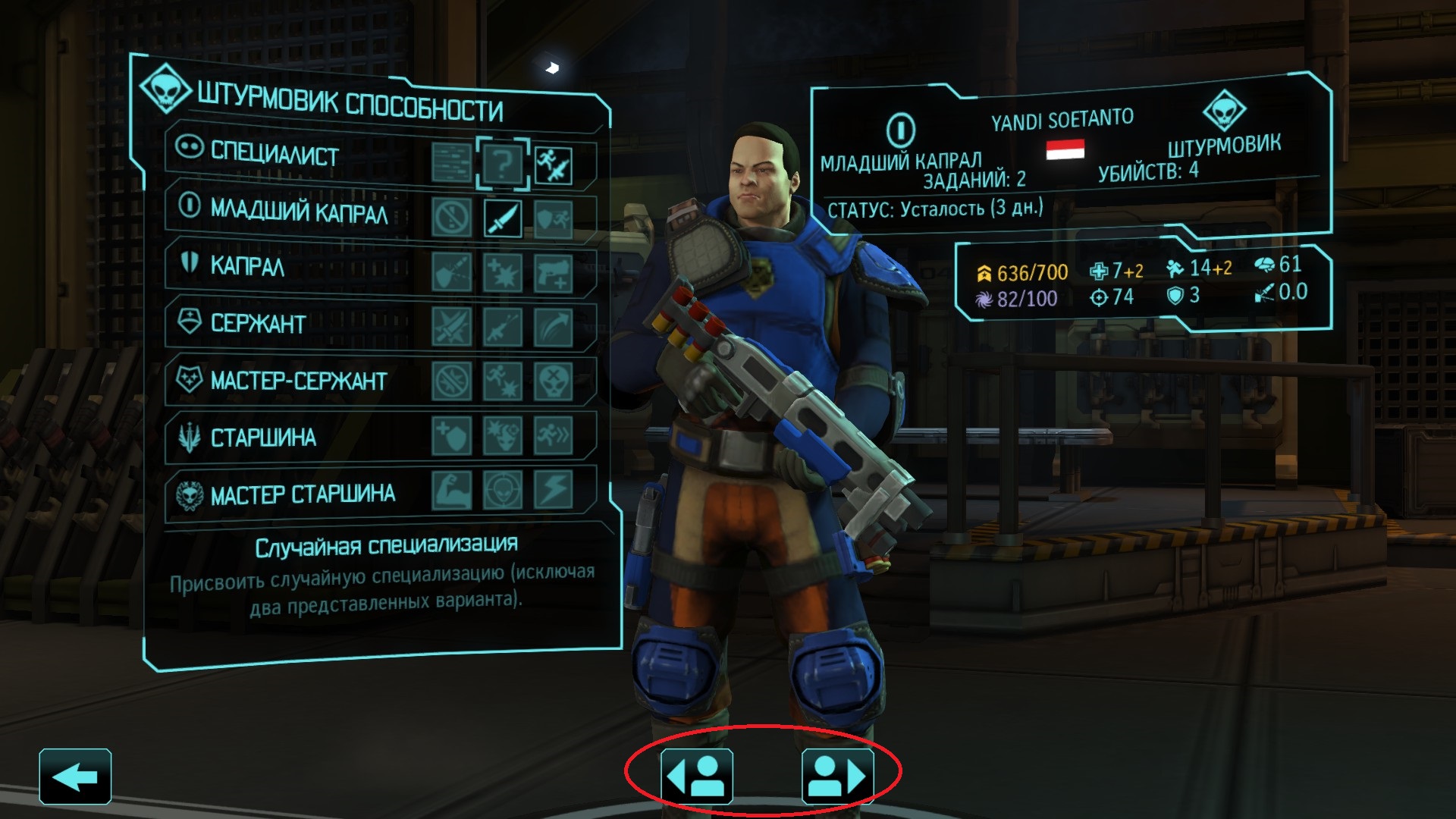
Task: Select the text lines specialization icon
Action: [x=452, y=162]
